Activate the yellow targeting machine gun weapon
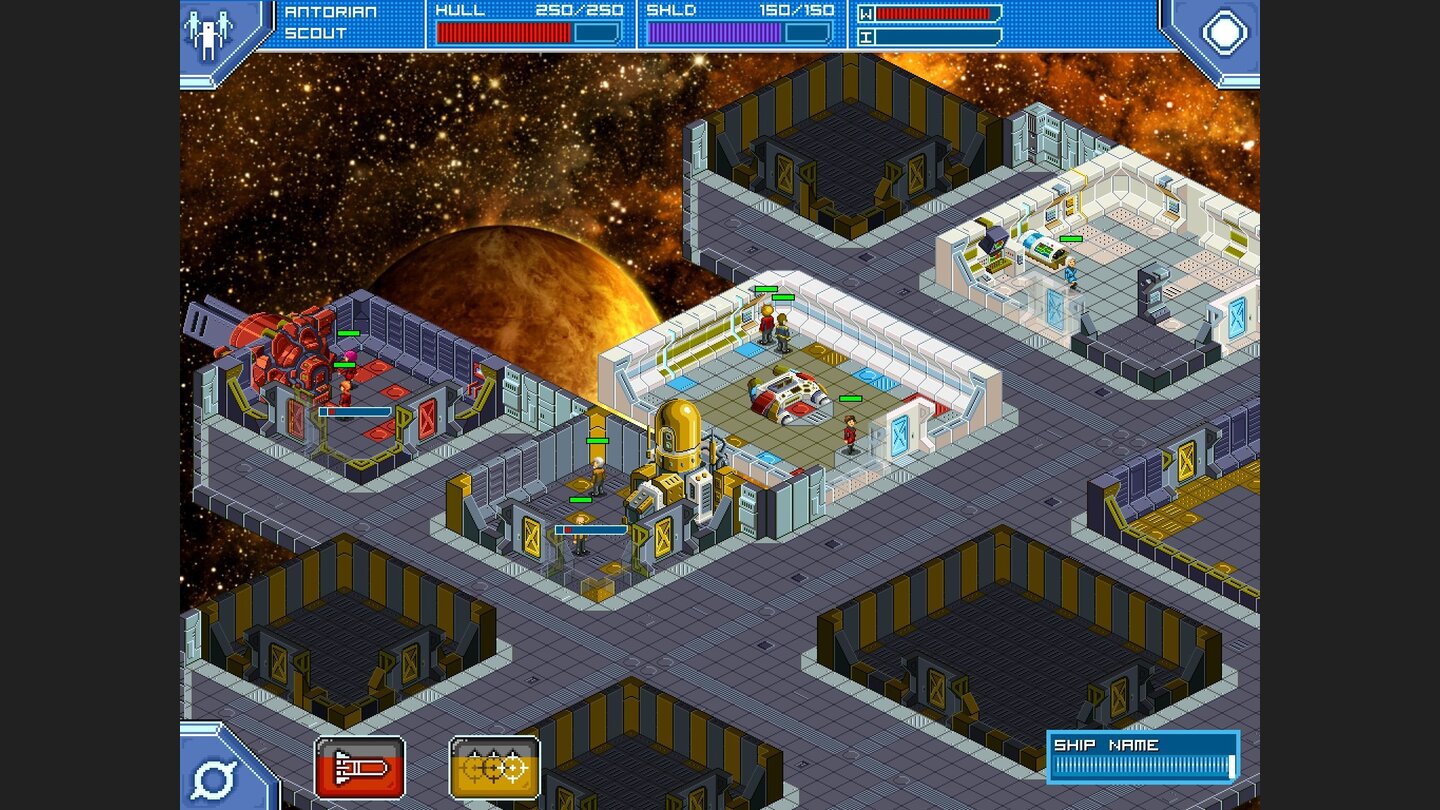This screenshot has width=1440, height=810. pos(494,767)
